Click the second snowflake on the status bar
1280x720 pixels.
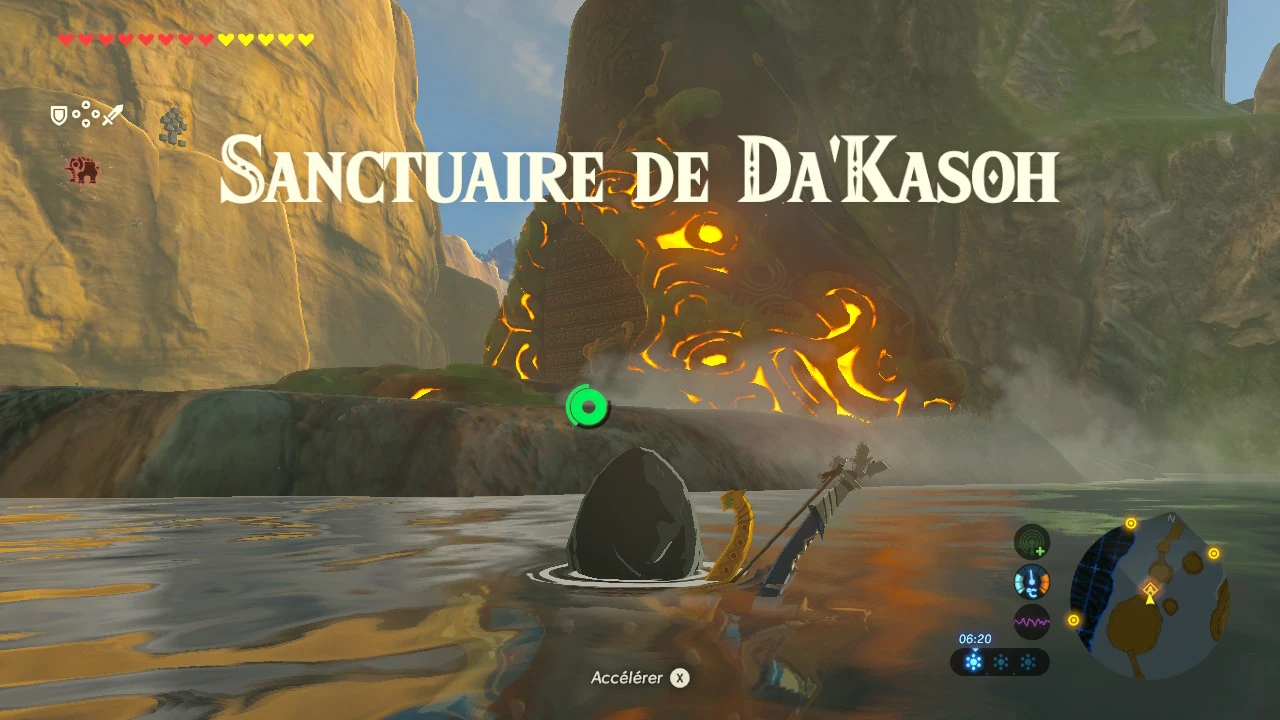tap(1001, 662)
